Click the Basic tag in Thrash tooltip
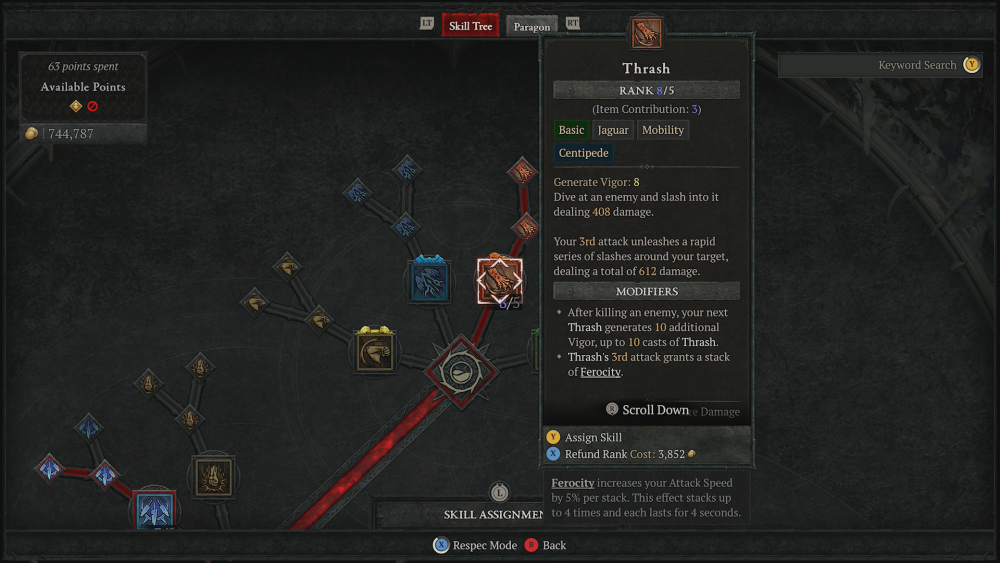Image resolution: width=1000 pixels, height=563 pixels. [x=572, y=130]
